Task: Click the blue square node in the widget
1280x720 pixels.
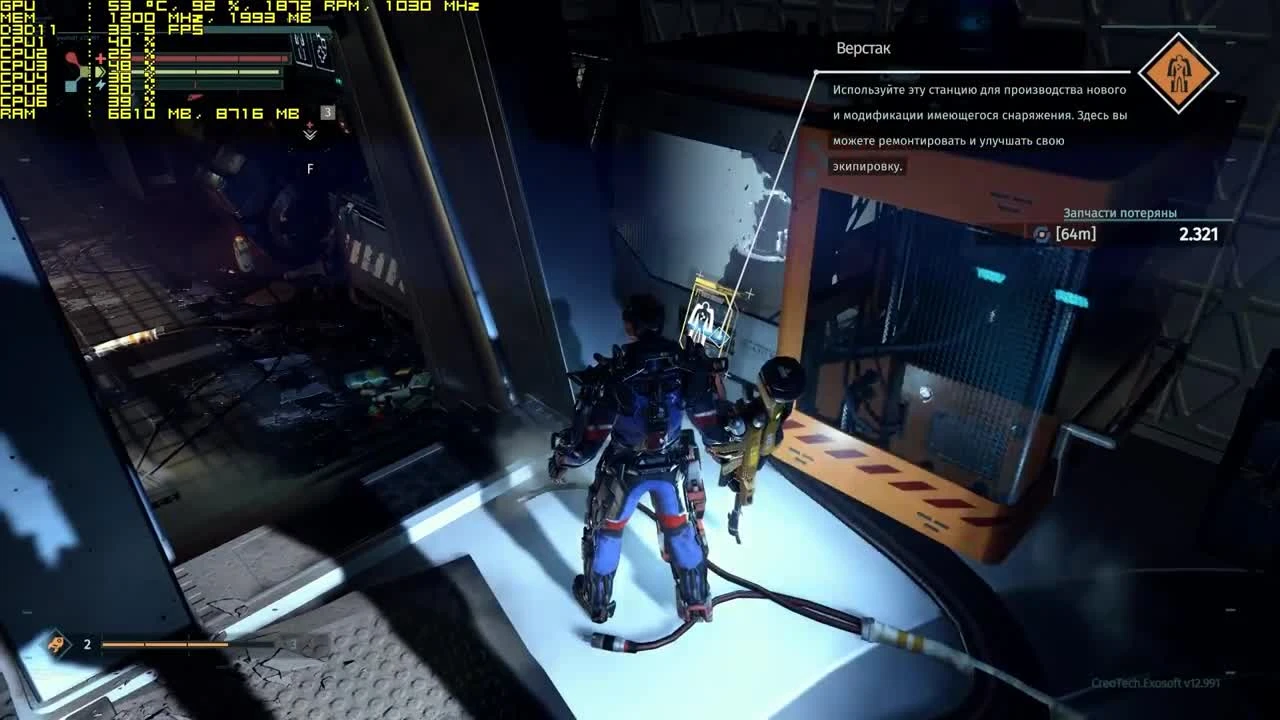Action: 69,86
